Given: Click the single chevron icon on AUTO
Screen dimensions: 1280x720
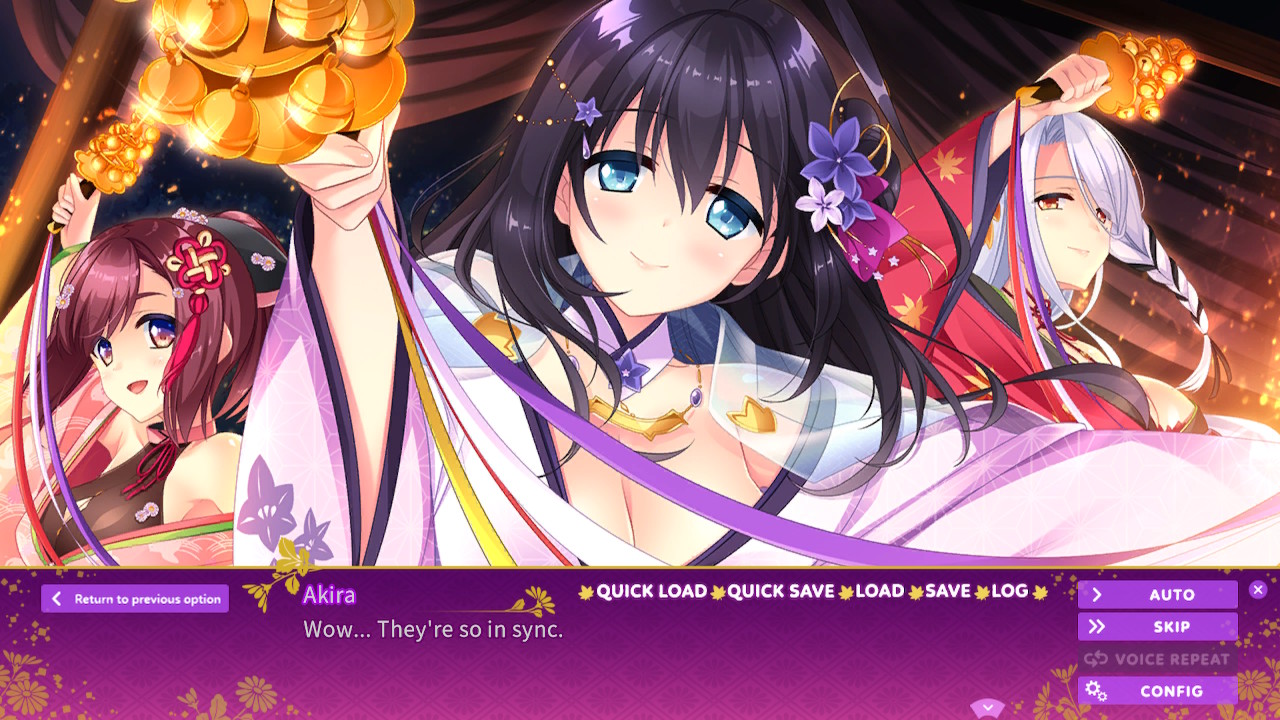Looking at the screenshot, I should (1097, 595).
